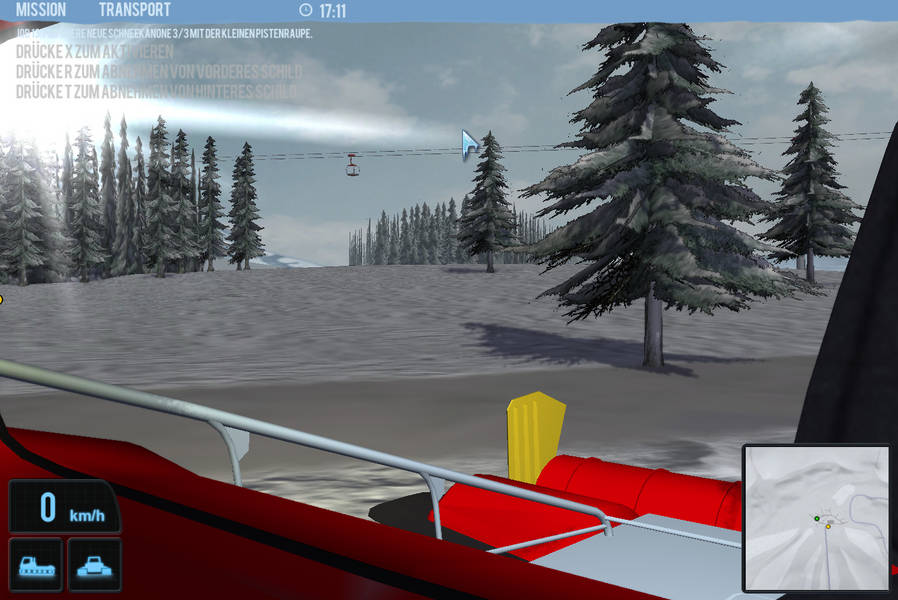Select the front-view snow groomer icon
Viewport: 898px width, 600px height.
(94, 565)
